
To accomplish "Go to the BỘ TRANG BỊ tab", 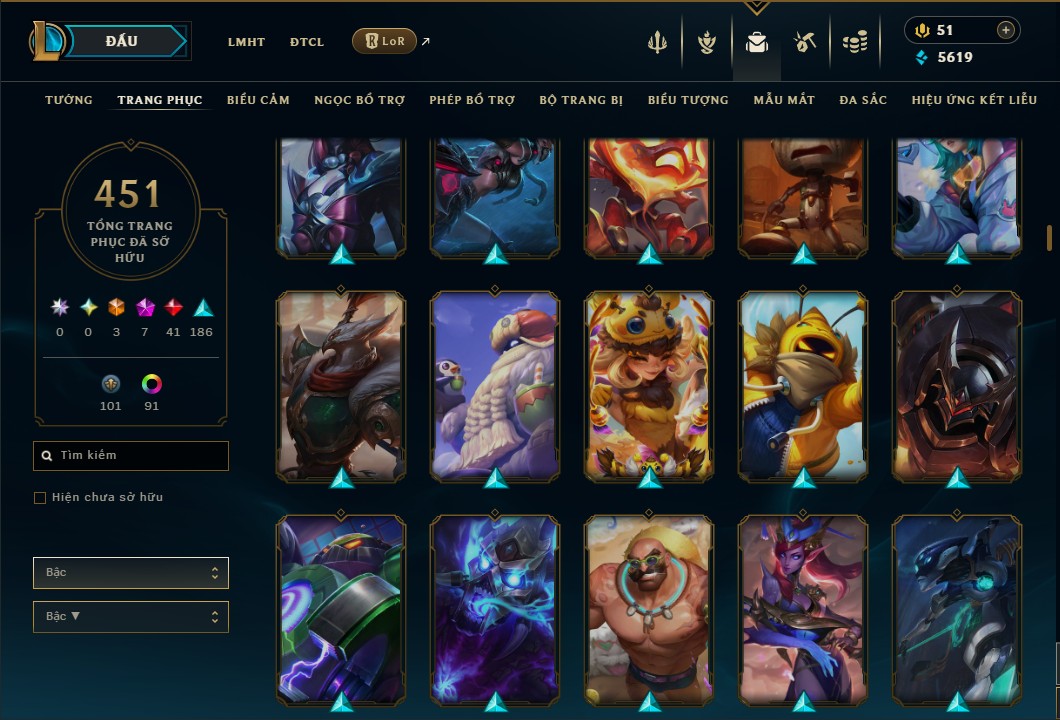I will [581, 100].
